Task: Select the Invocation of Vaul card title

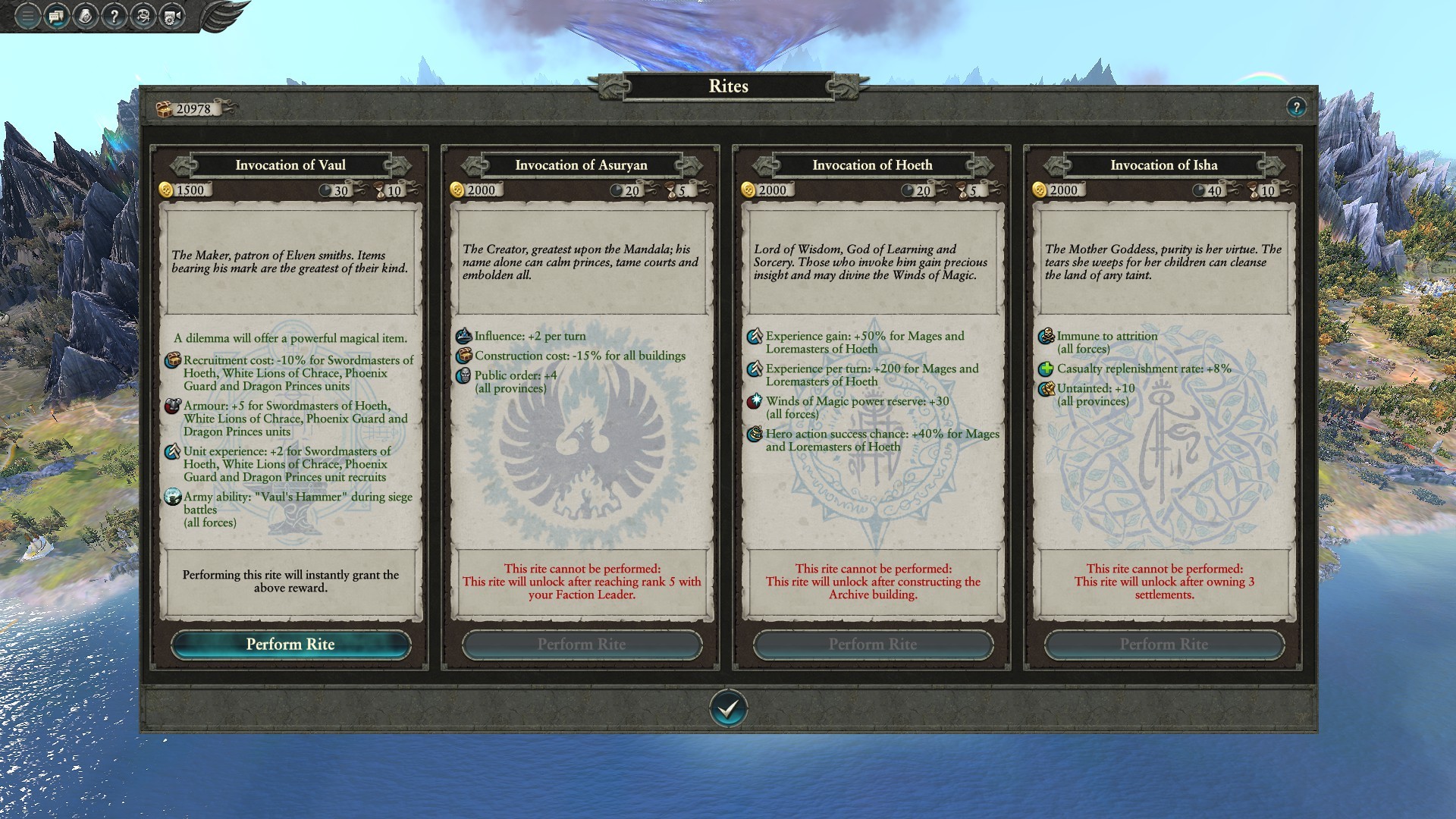Action: click(x=290, y=165)
